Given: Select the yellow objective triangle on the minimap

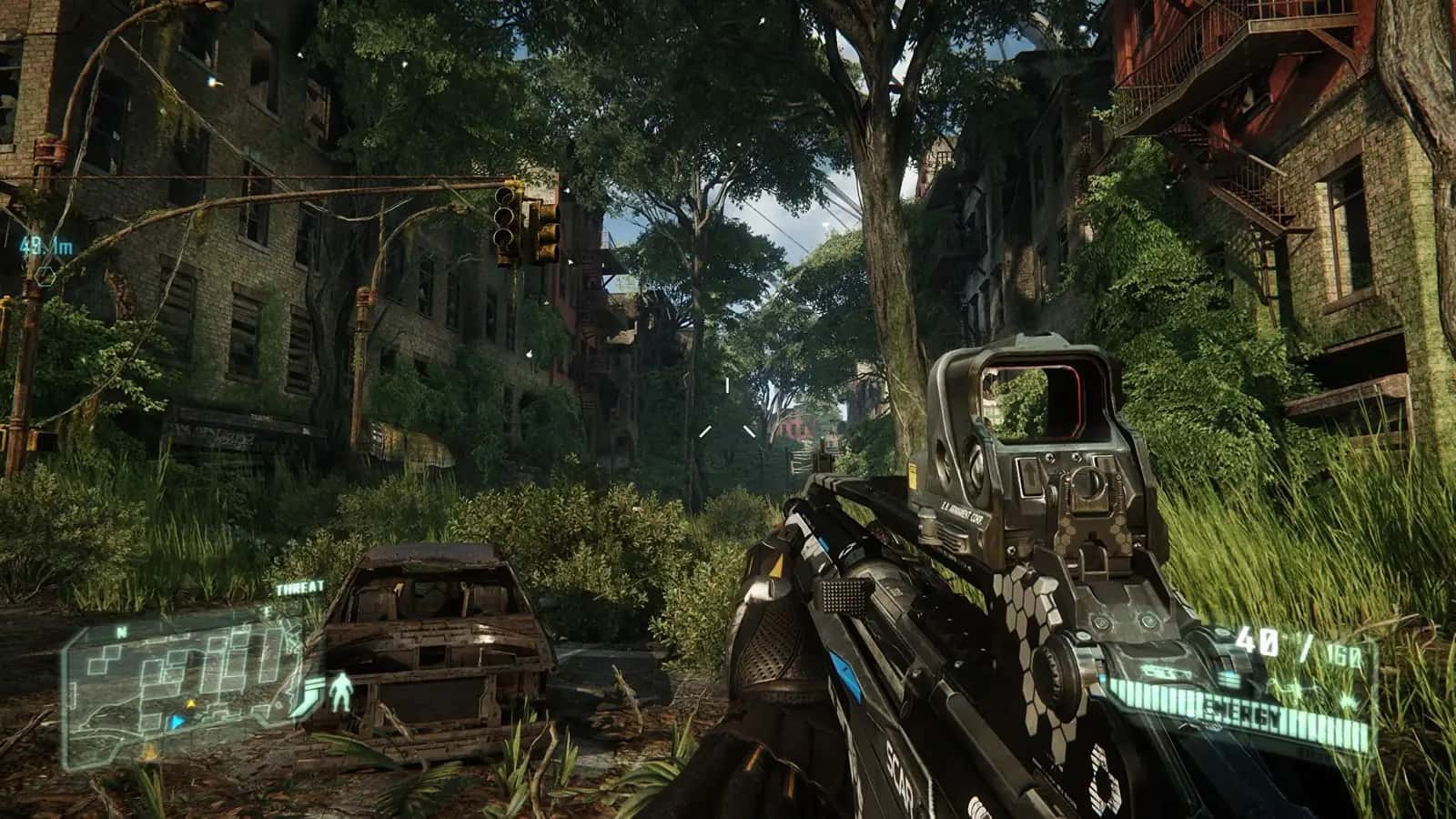Looking at the screenshot, I should pyautogui.click(x=191, y=703).
